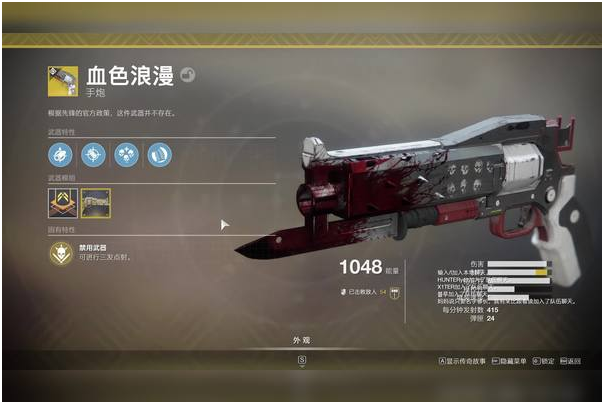Select the third round weapon perk icon

click(x=127, y=154)
